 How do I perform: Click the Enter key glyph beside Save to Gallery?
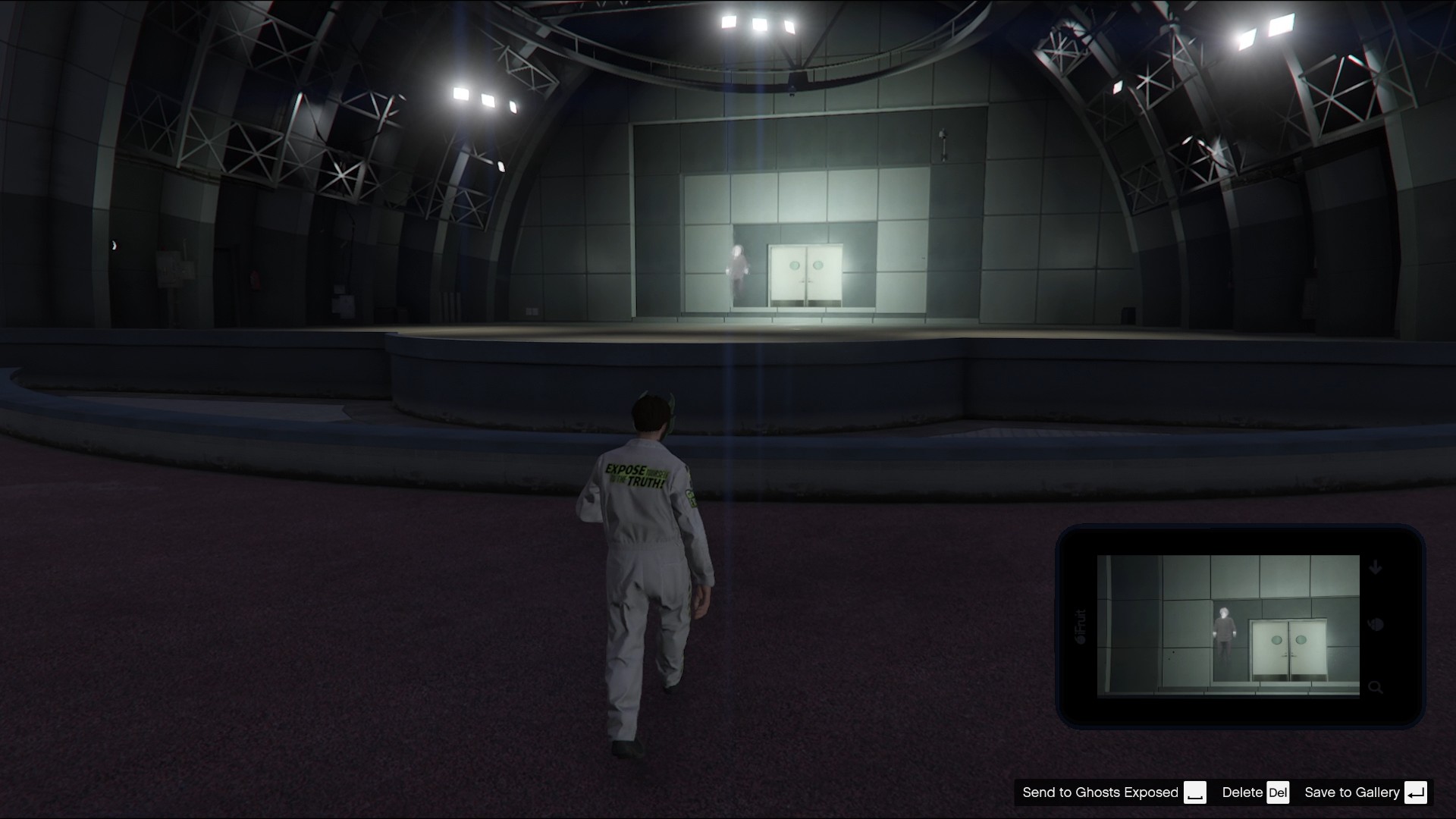click(x=1415, y=792)
